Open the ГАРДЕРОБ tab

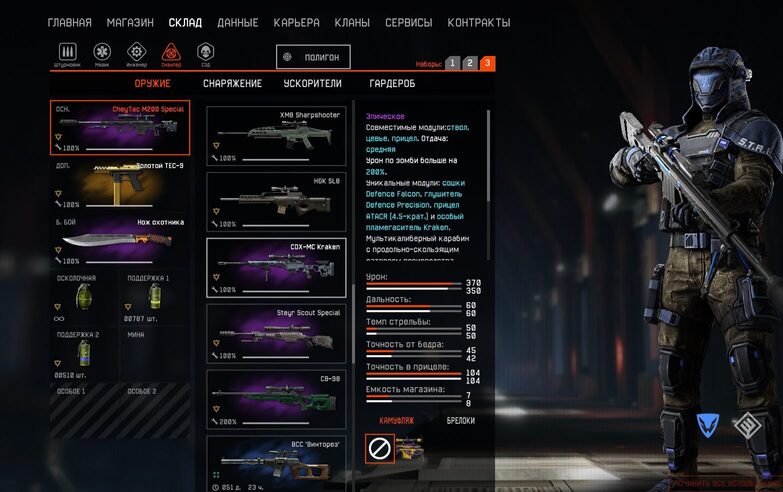(x=392, y=84)
